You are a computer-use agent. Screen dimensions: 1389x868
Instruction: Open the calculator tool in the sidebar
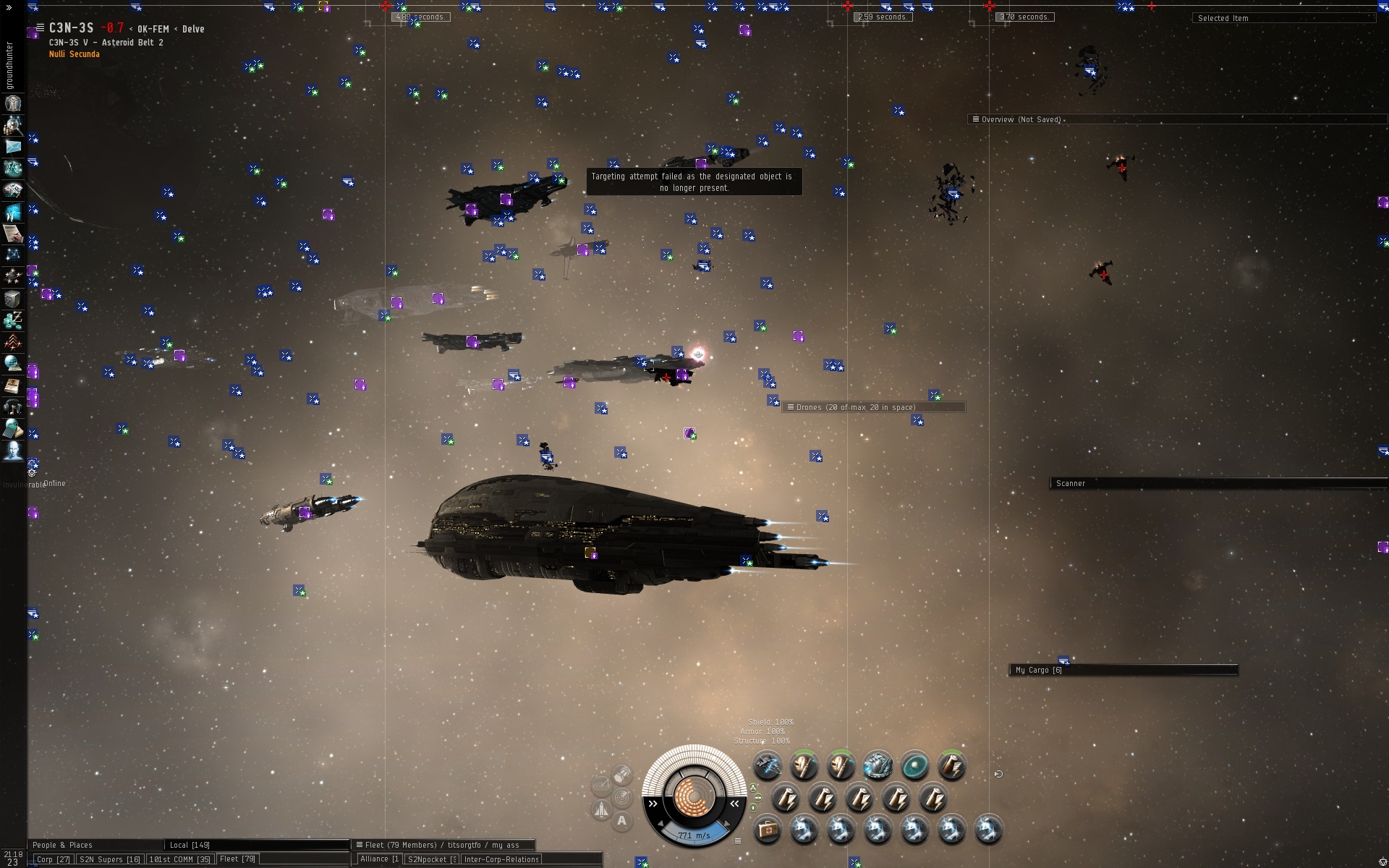tap(13, 429)
